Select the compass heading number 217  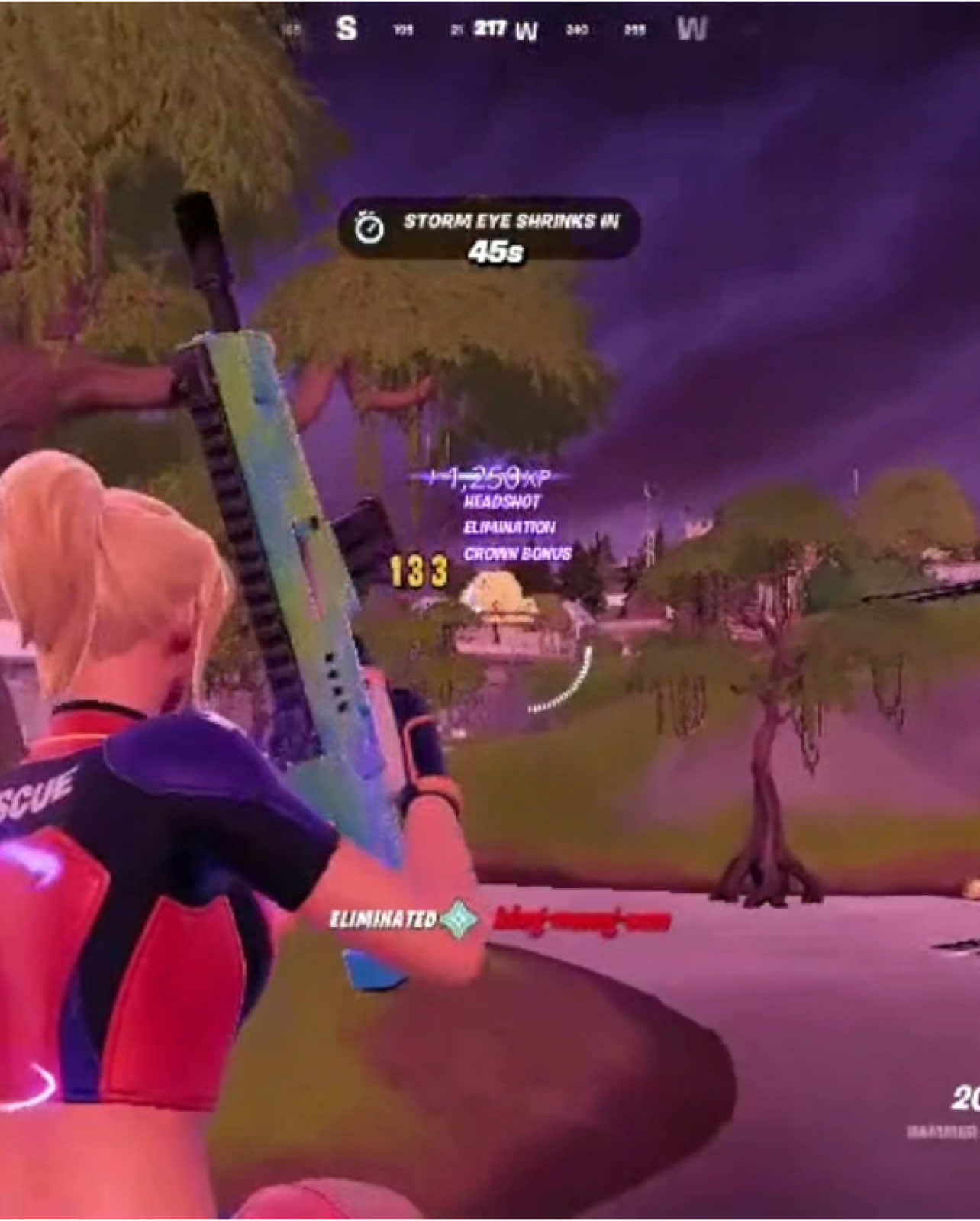tap(492, 25)
